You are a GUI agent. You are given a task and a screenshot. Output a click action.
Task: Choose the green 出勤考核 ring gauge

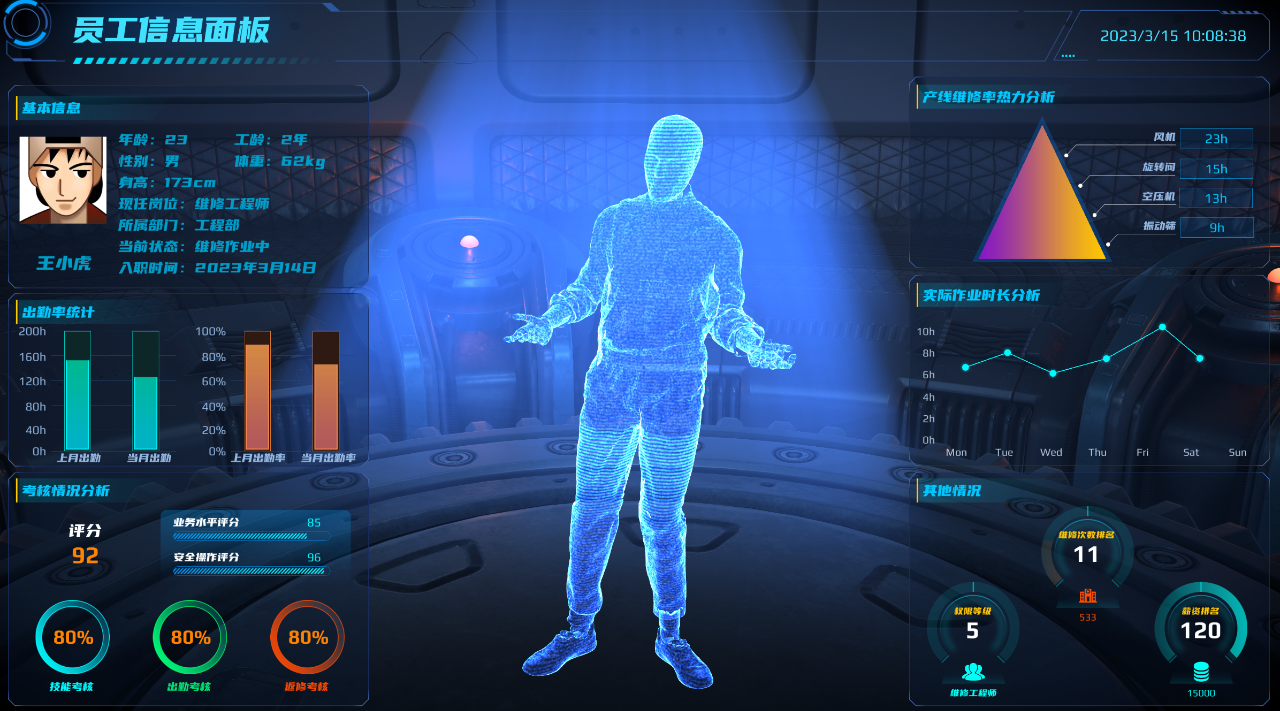pos(190,637)
